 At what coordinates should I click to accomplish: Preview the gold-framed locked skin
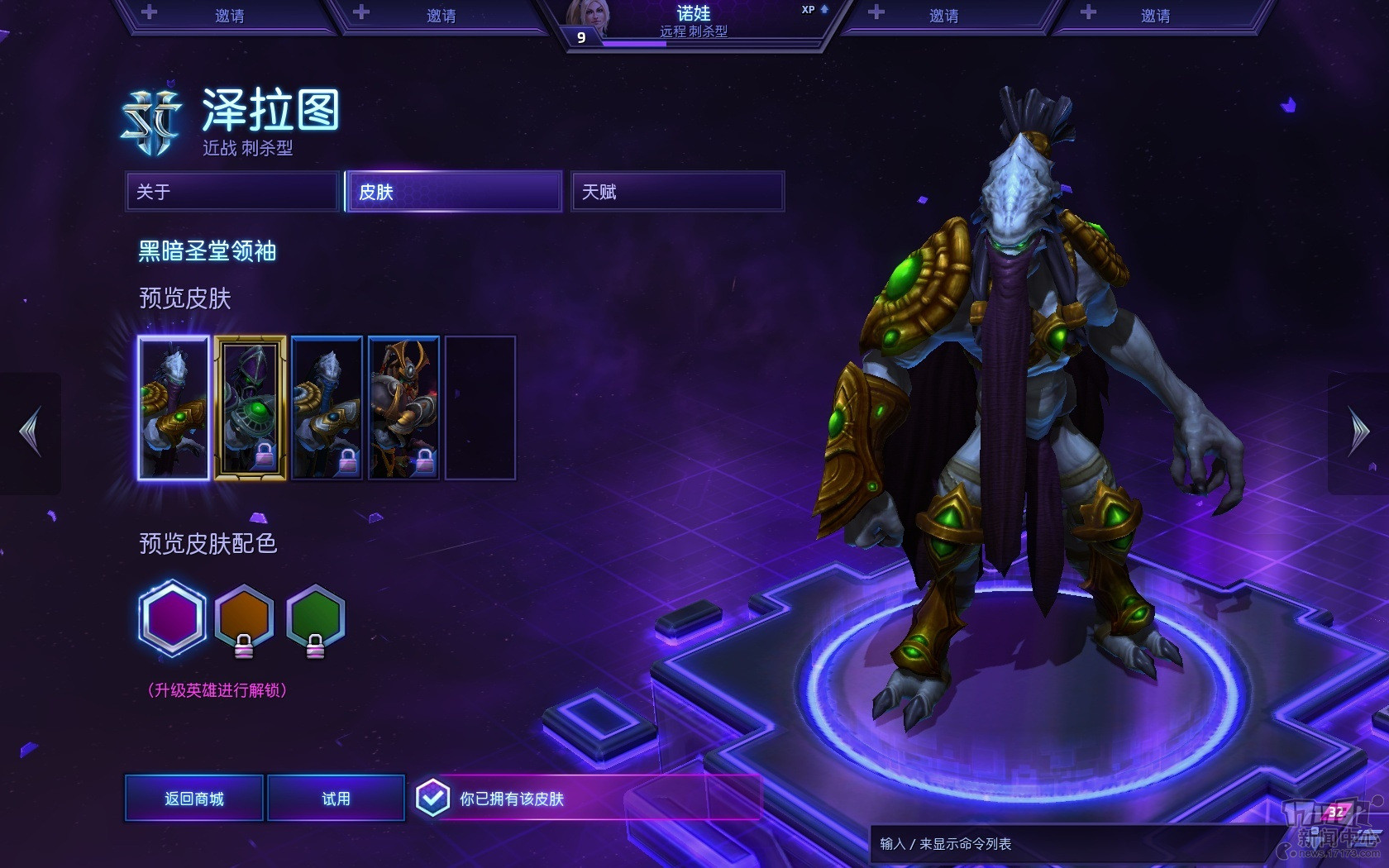tap(251, 408)
